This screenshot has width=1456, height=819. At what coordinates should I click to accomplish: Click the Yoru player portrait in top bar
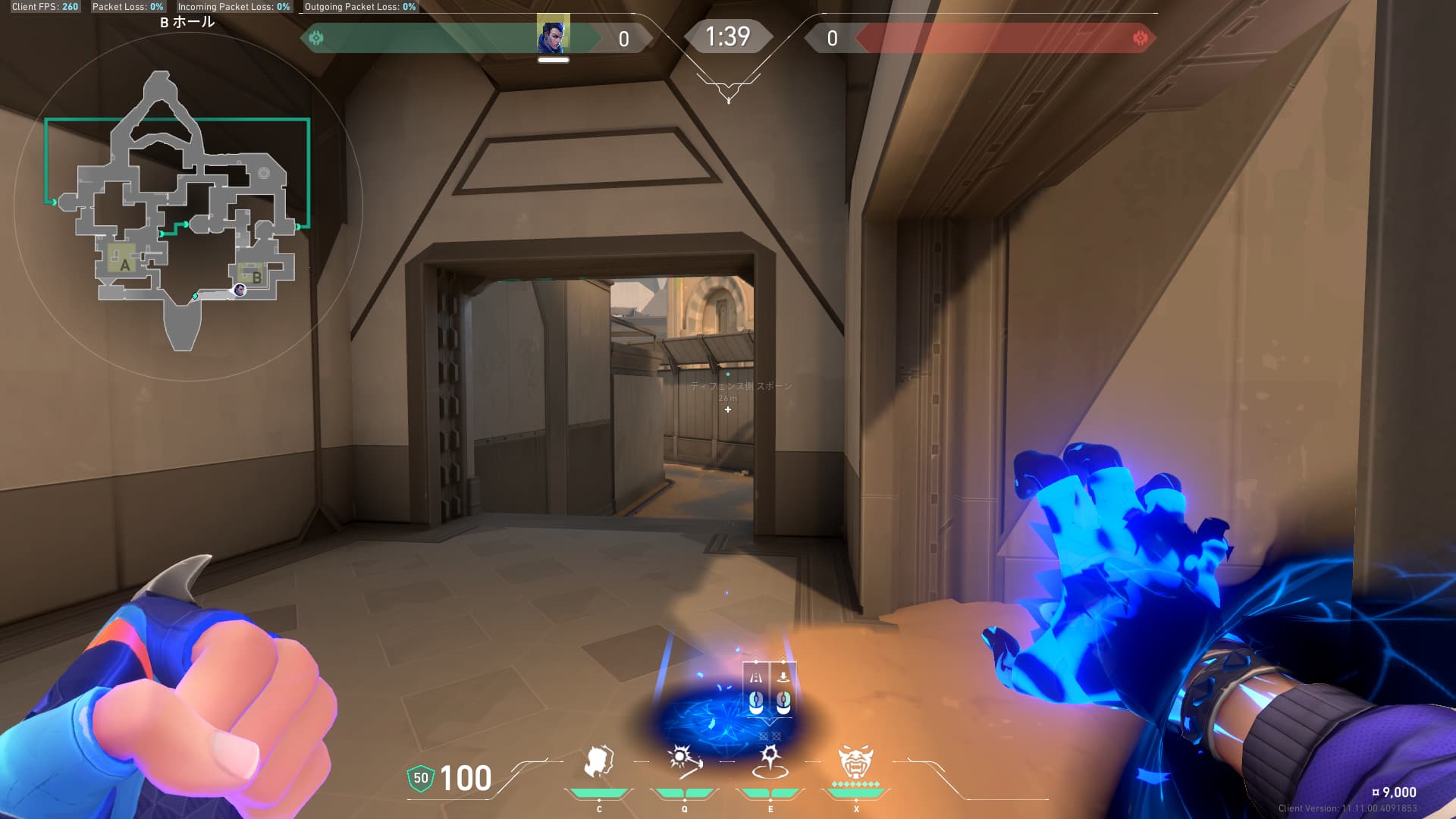tap(553, 36)
